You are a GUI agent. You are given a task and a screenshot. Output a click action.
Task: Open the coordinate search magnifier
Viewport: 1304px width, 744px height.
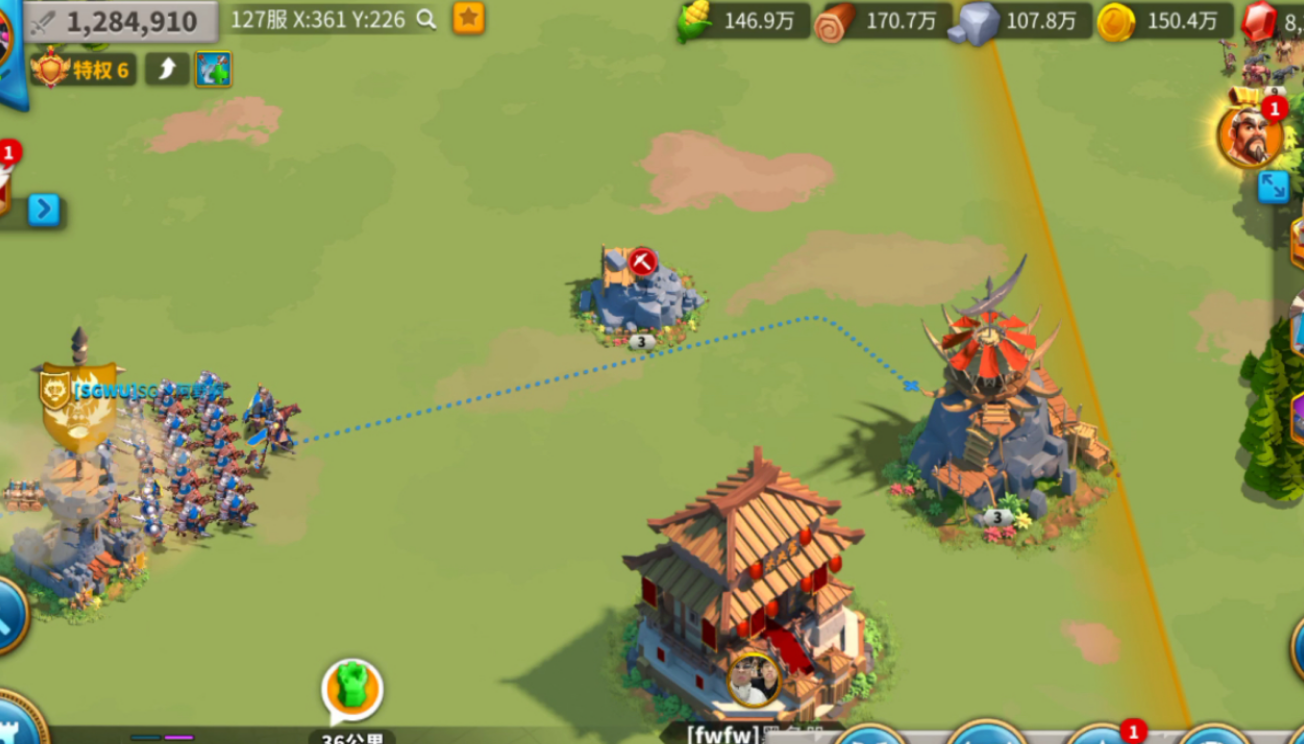coord(427,19)
